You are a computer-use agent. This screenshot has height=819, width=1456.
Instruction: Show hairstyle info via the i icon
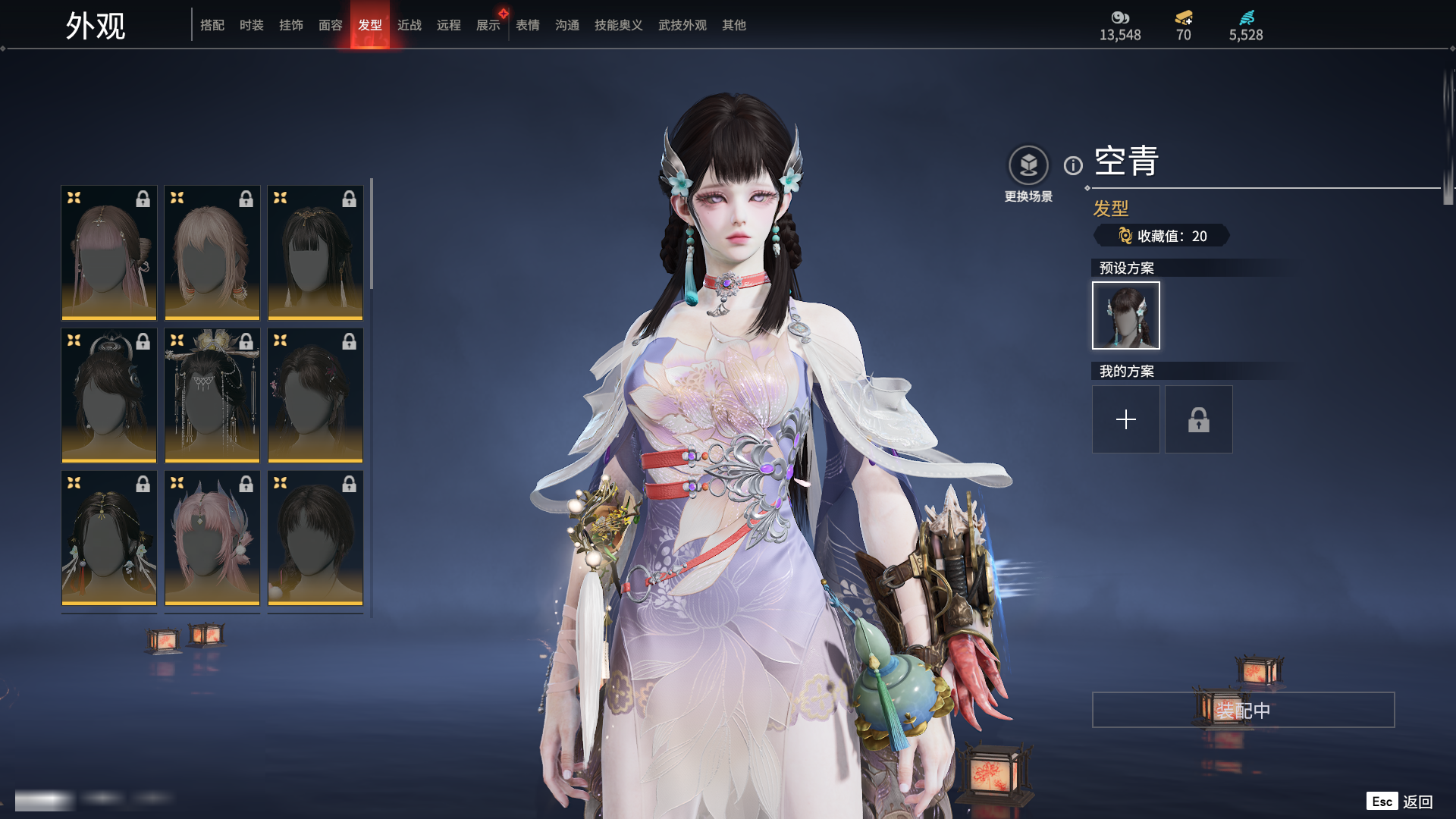(1073, 165)
